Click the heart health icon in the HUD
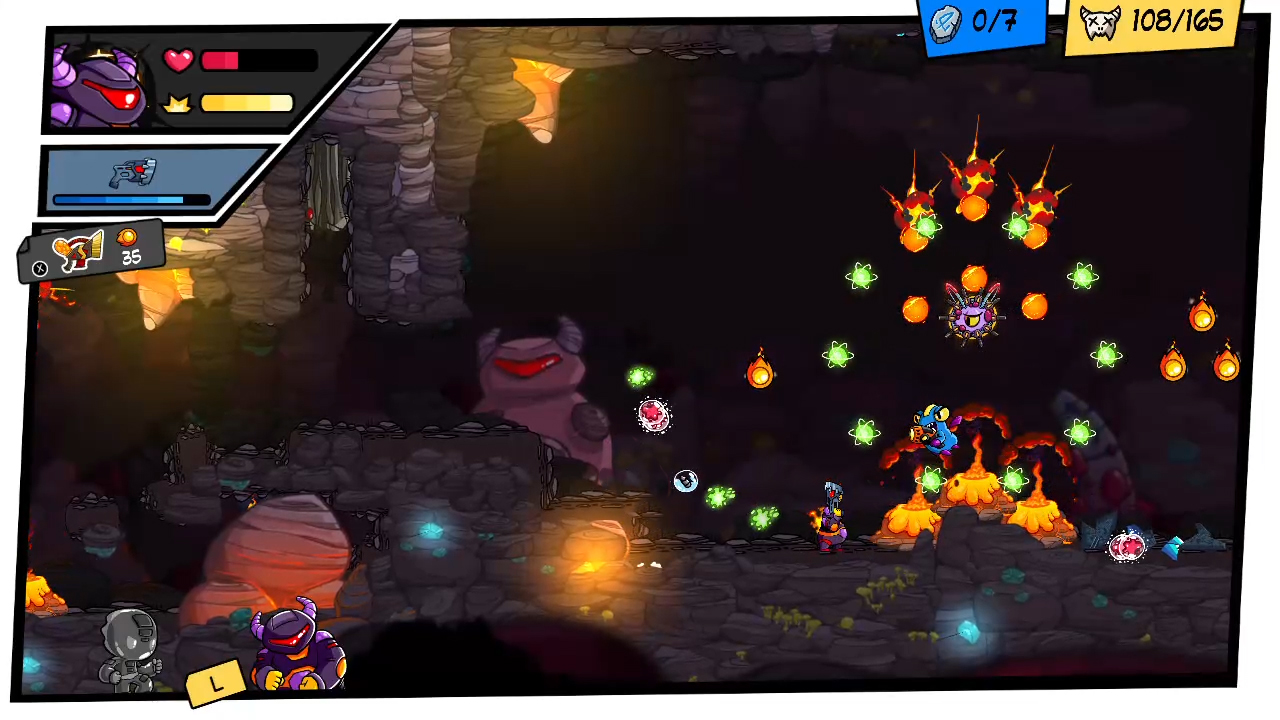Image resolution: width=1280 pixels, height=720 pixels. [x=178, y=60]
